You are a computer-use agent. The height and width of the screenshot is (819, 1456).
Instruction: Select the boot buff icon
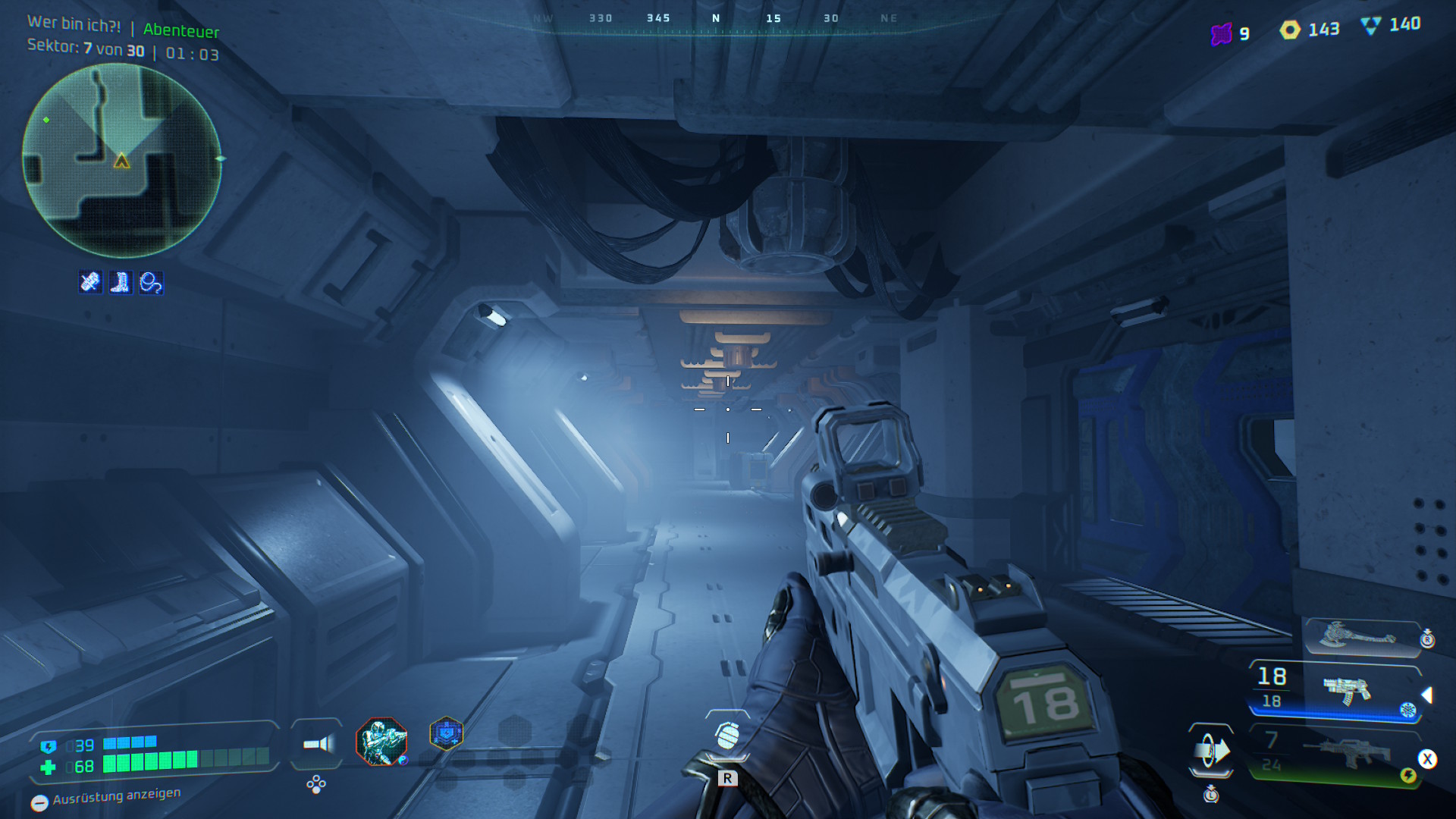(x=121, y=283)
